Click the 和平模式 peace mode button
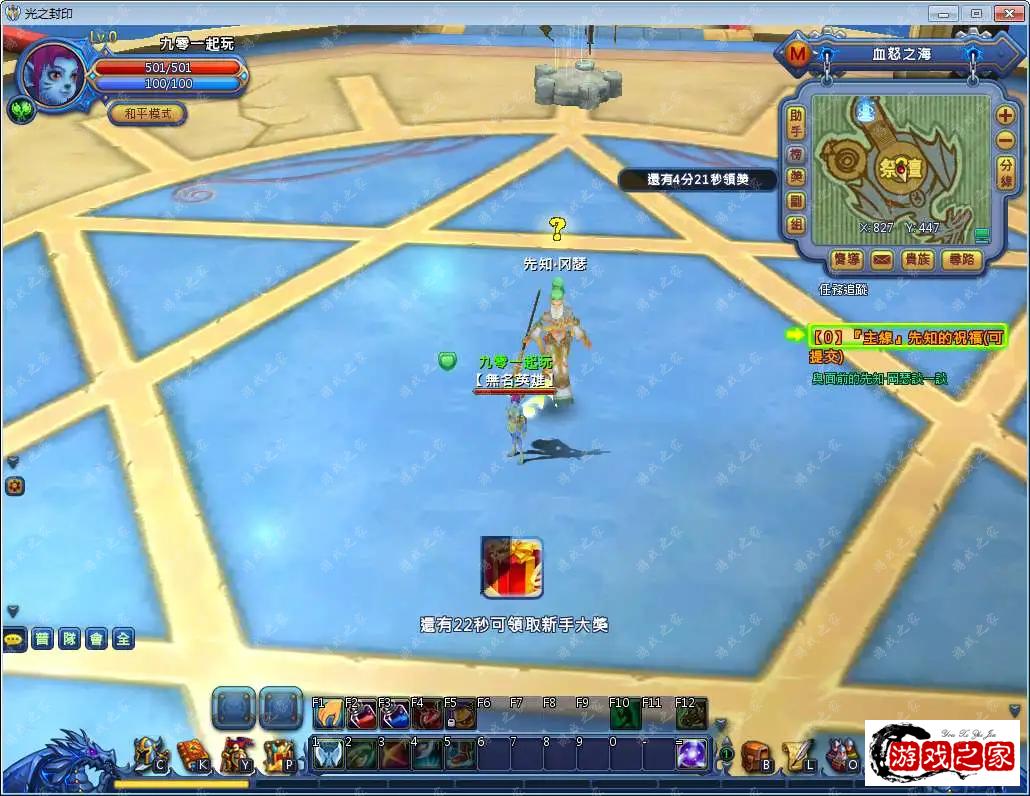1030x796 pixels. [147, 113]
